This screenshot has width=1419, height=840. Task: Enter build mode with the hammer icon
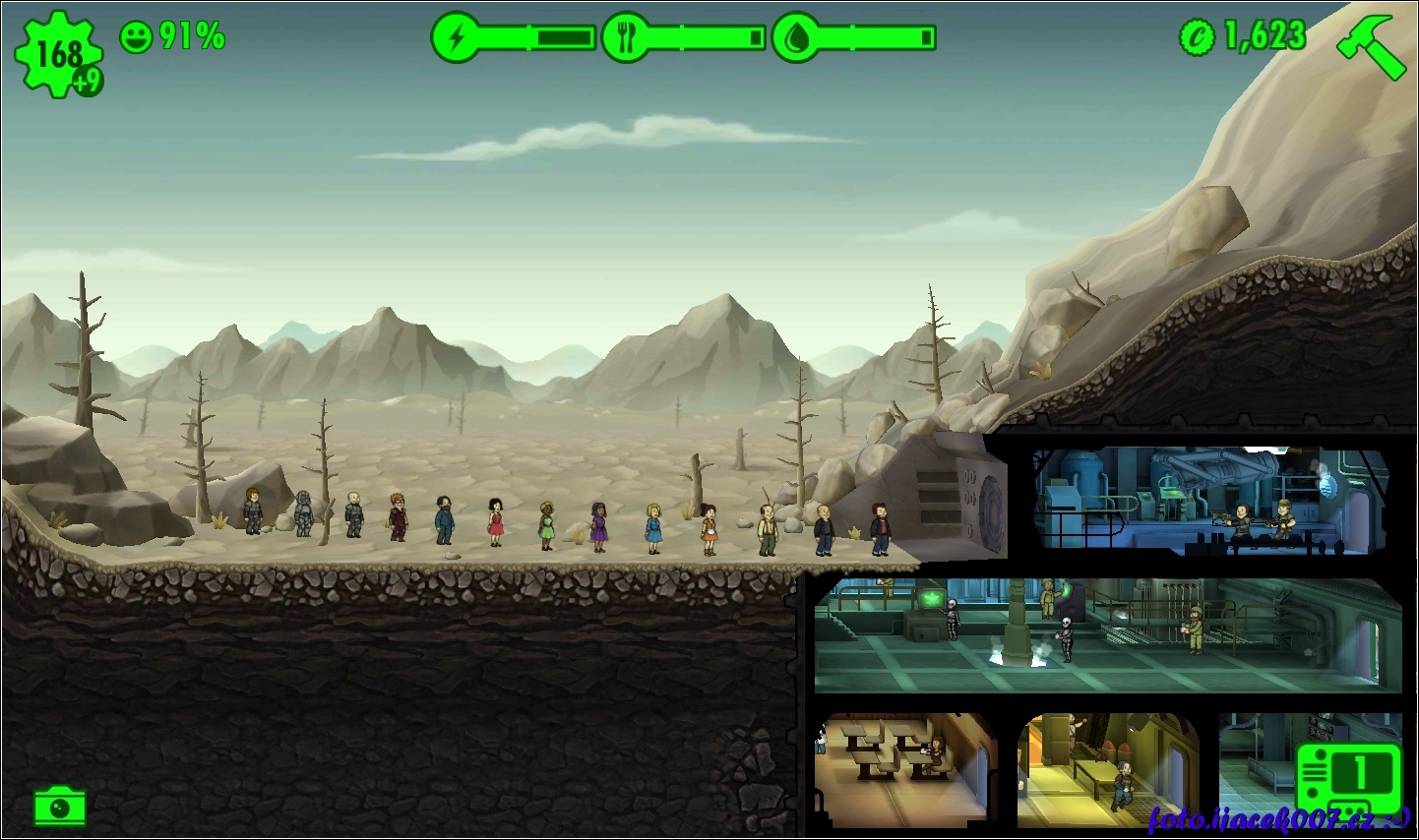(1371, 44)
